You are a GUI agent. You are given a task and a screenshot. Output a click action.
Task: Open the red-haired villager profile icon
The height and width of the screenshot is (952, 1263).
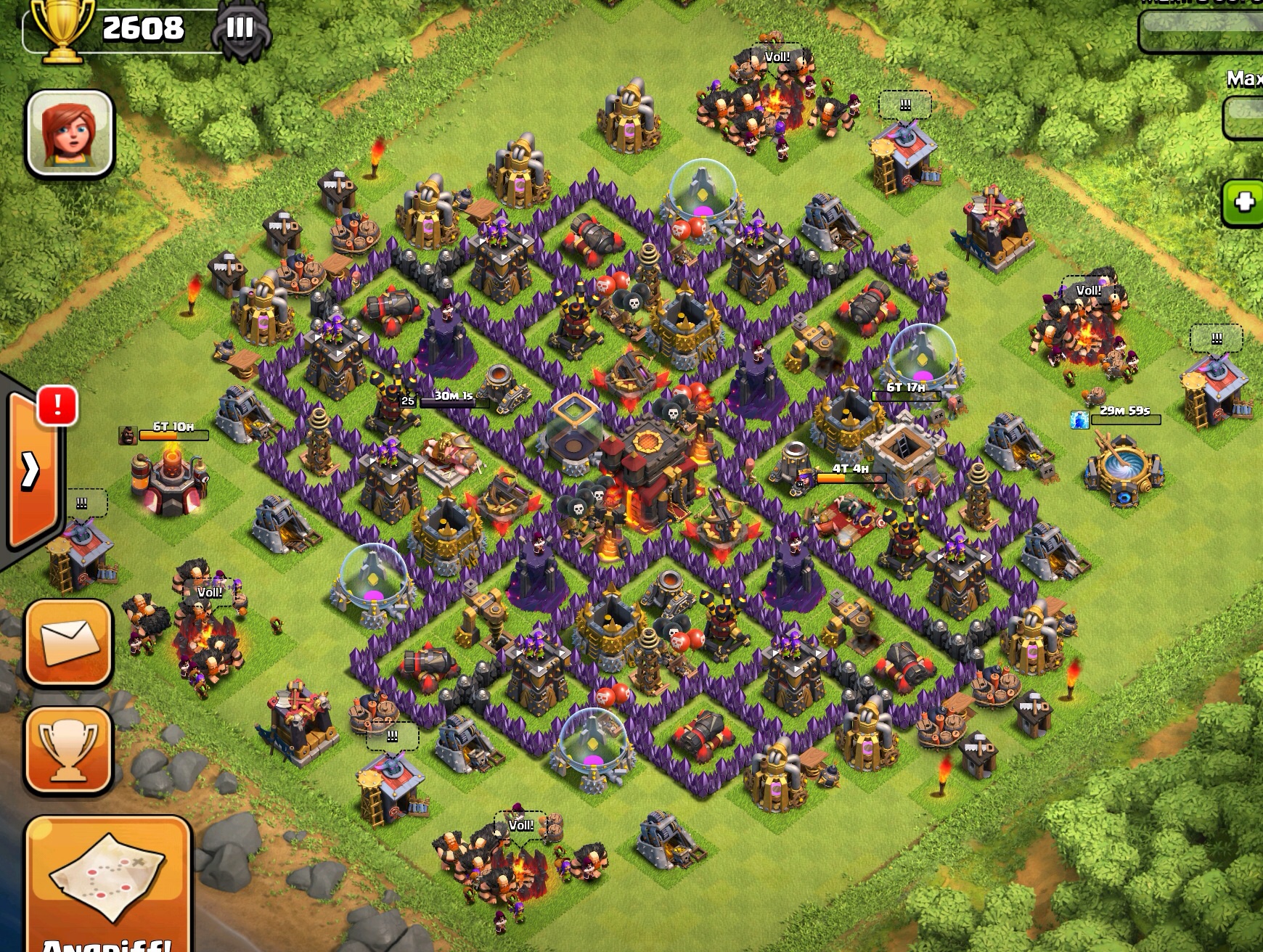pos(70,134)
